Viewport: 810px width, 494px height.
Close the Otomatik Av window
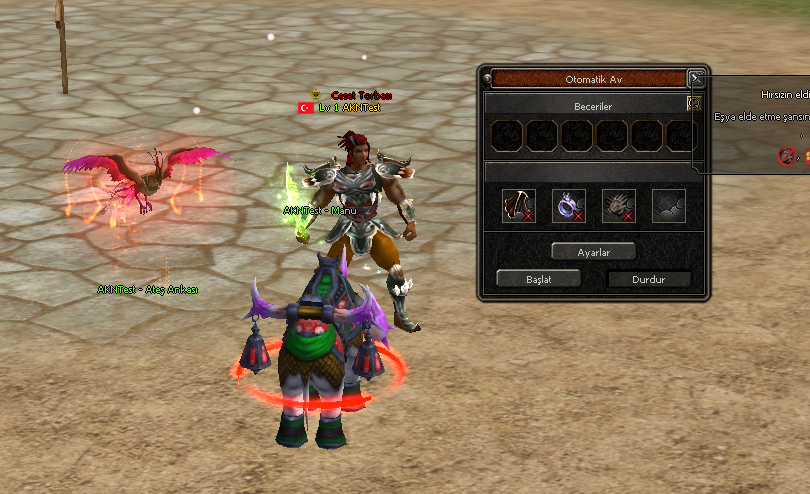click(x=696, y=78)
